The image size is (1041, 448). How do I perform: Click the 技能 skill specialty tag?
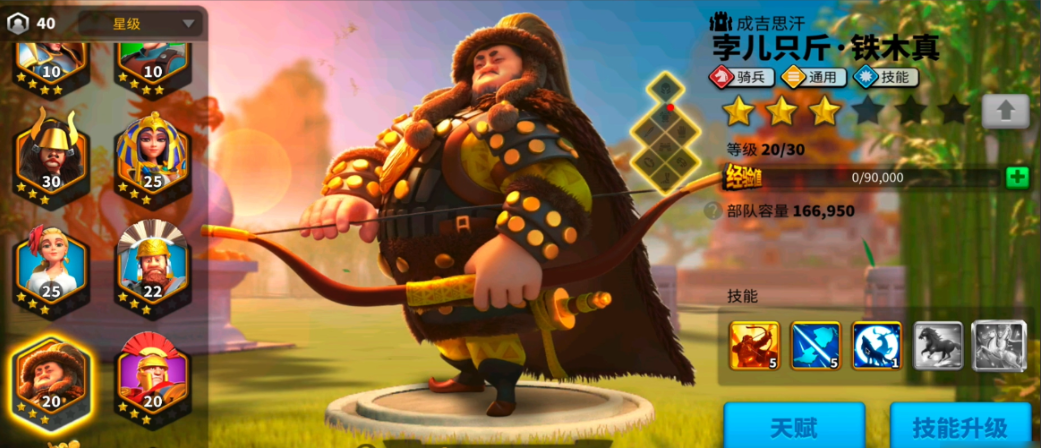(882, 76)
